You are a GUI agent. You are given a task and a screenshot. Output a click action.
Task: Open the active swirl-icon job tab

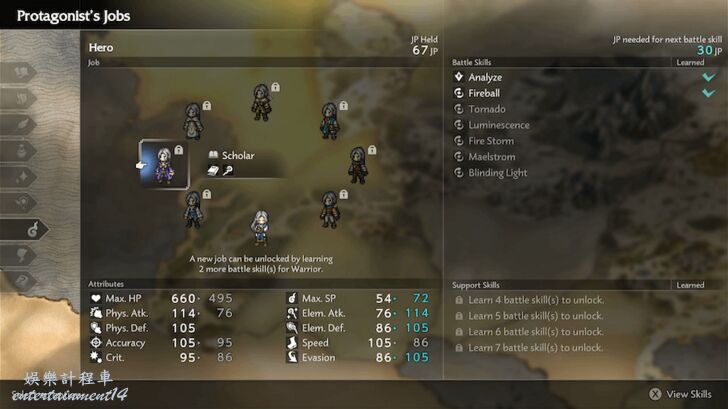point(33,229)
